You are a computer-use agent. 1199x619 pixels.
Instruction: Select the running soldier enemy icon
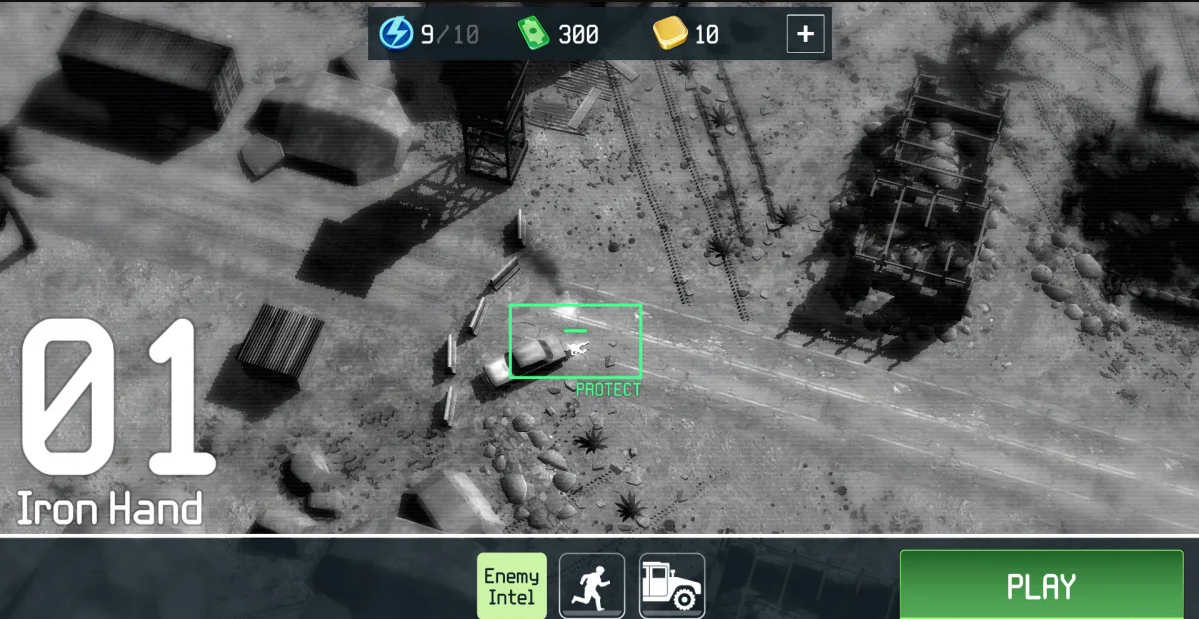(x=591, y=586)
